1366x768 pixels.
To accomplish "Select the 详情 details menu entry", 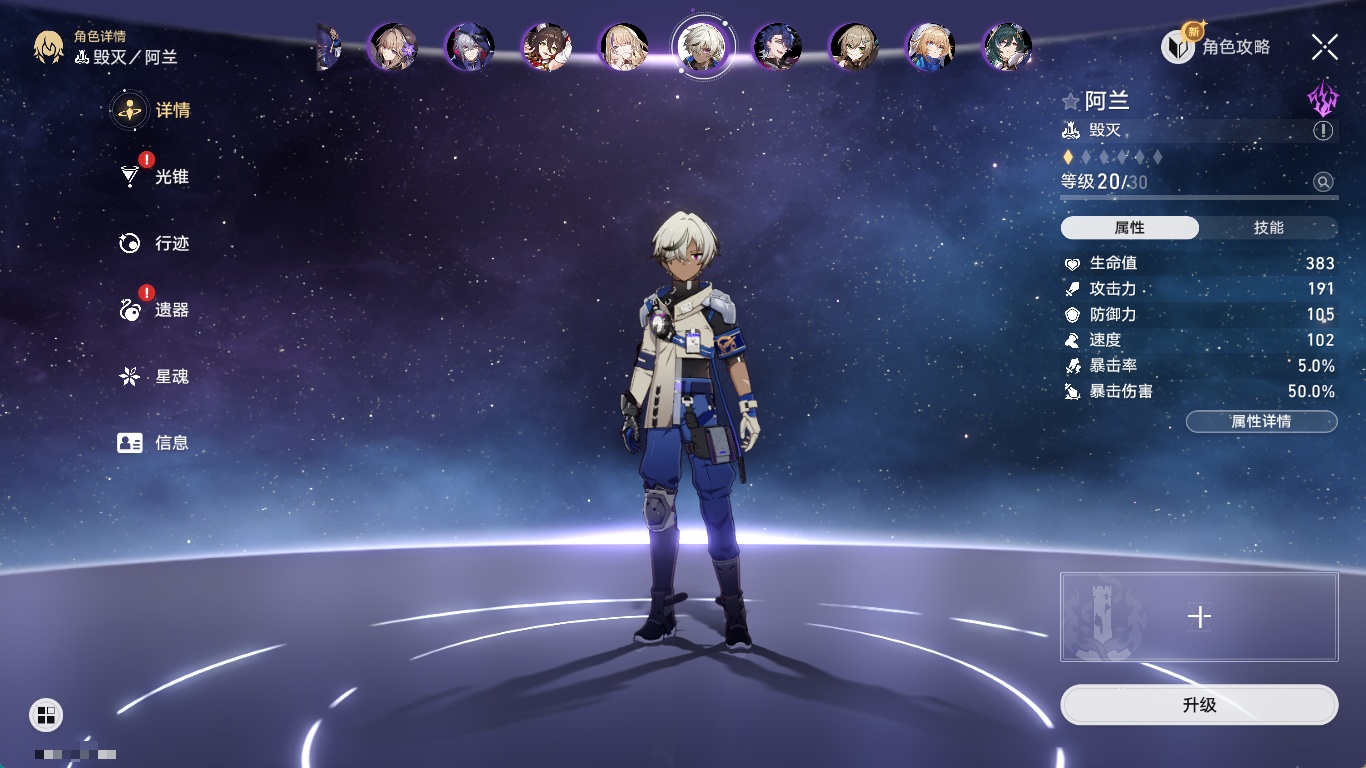I will (170, 110).
